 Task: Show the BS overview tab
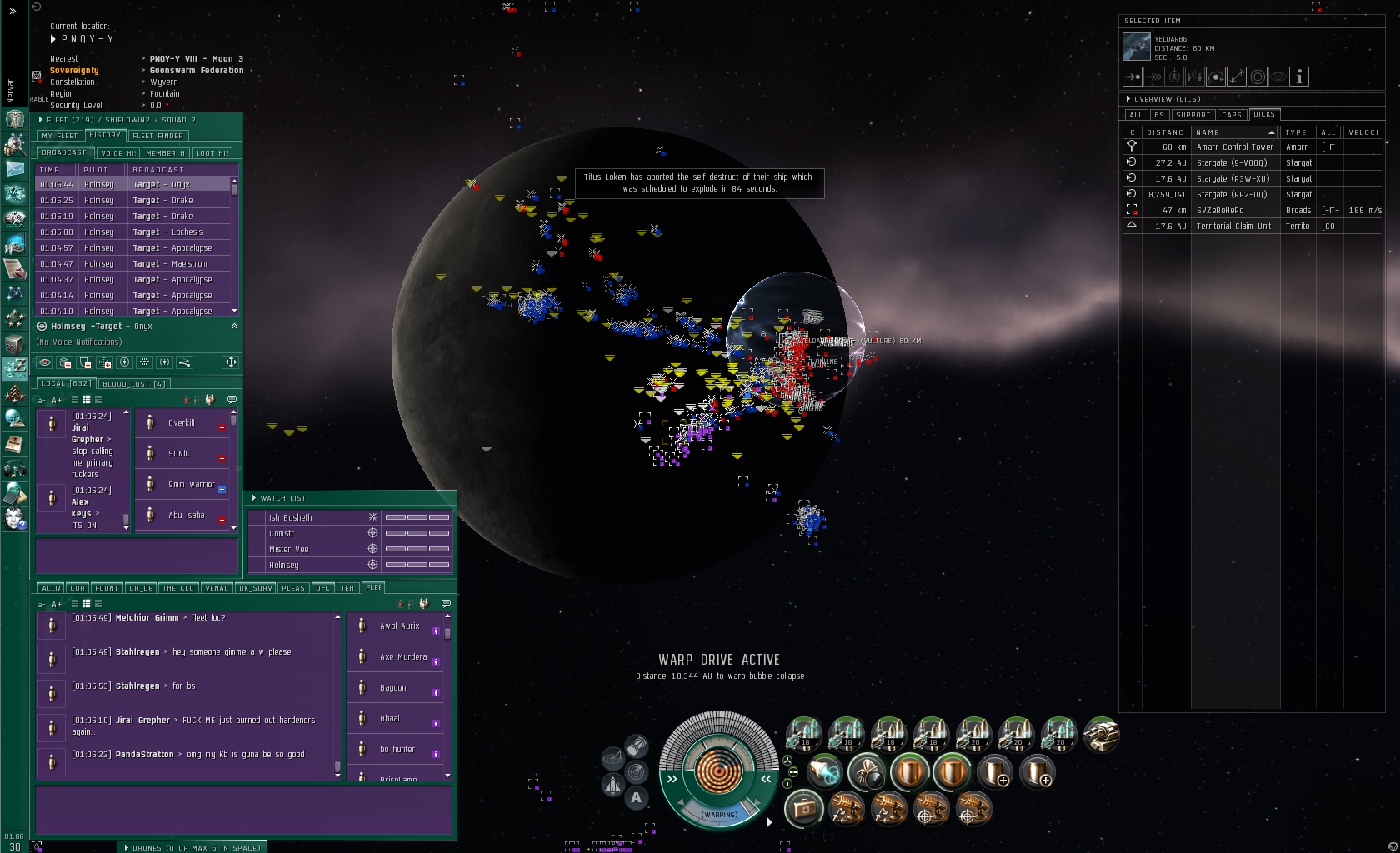(1159, 115)
